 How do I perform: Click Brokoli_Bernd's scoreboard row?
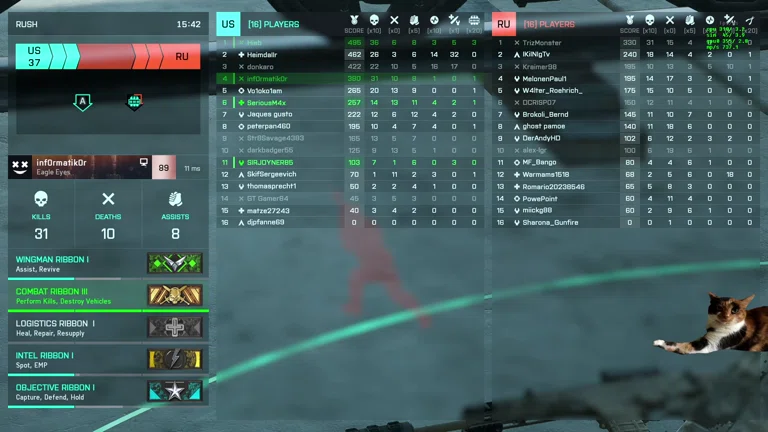[x=546, y=114]
